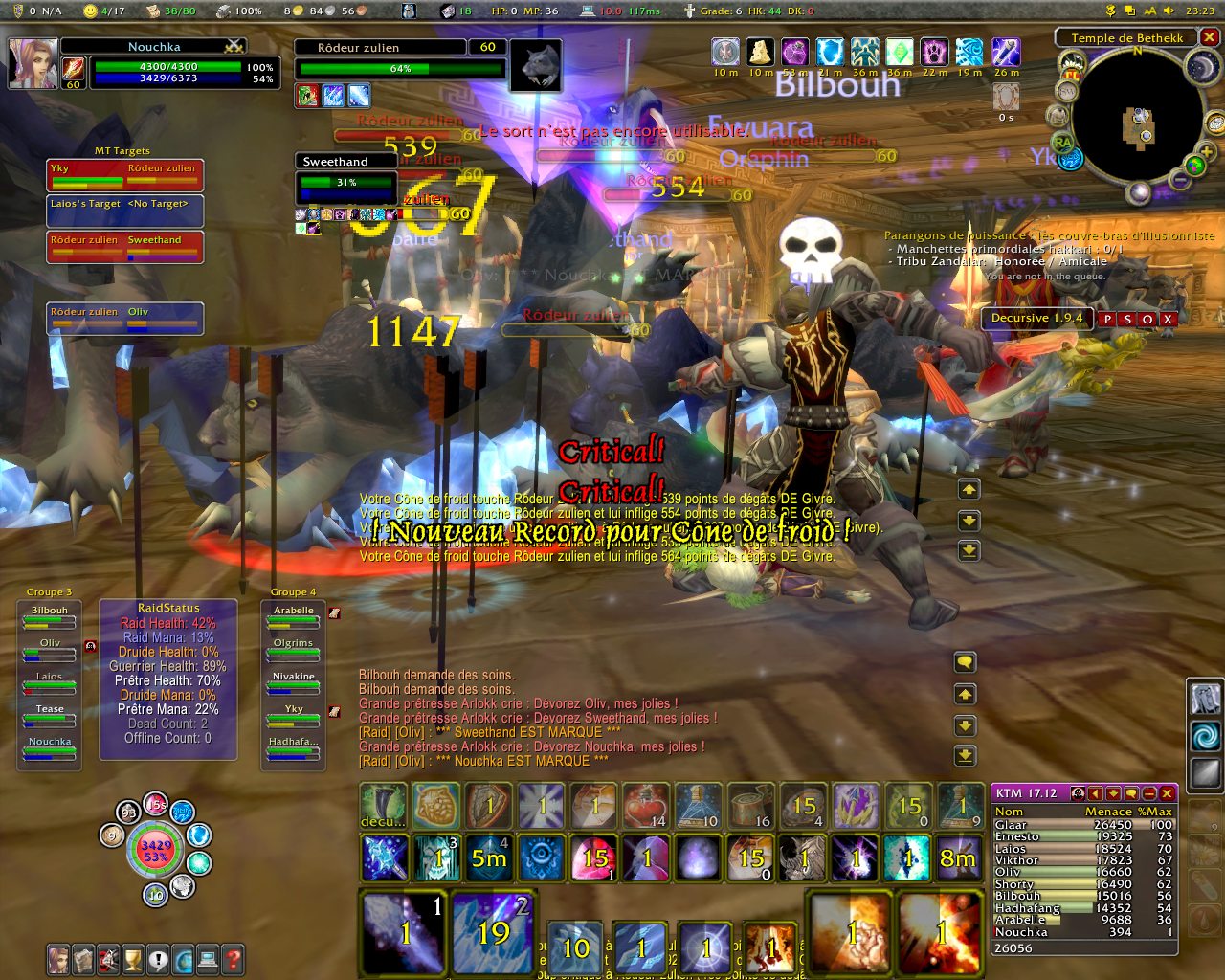
Task: Click the minimap zoom-out minus button
Action: point(1180,179)
